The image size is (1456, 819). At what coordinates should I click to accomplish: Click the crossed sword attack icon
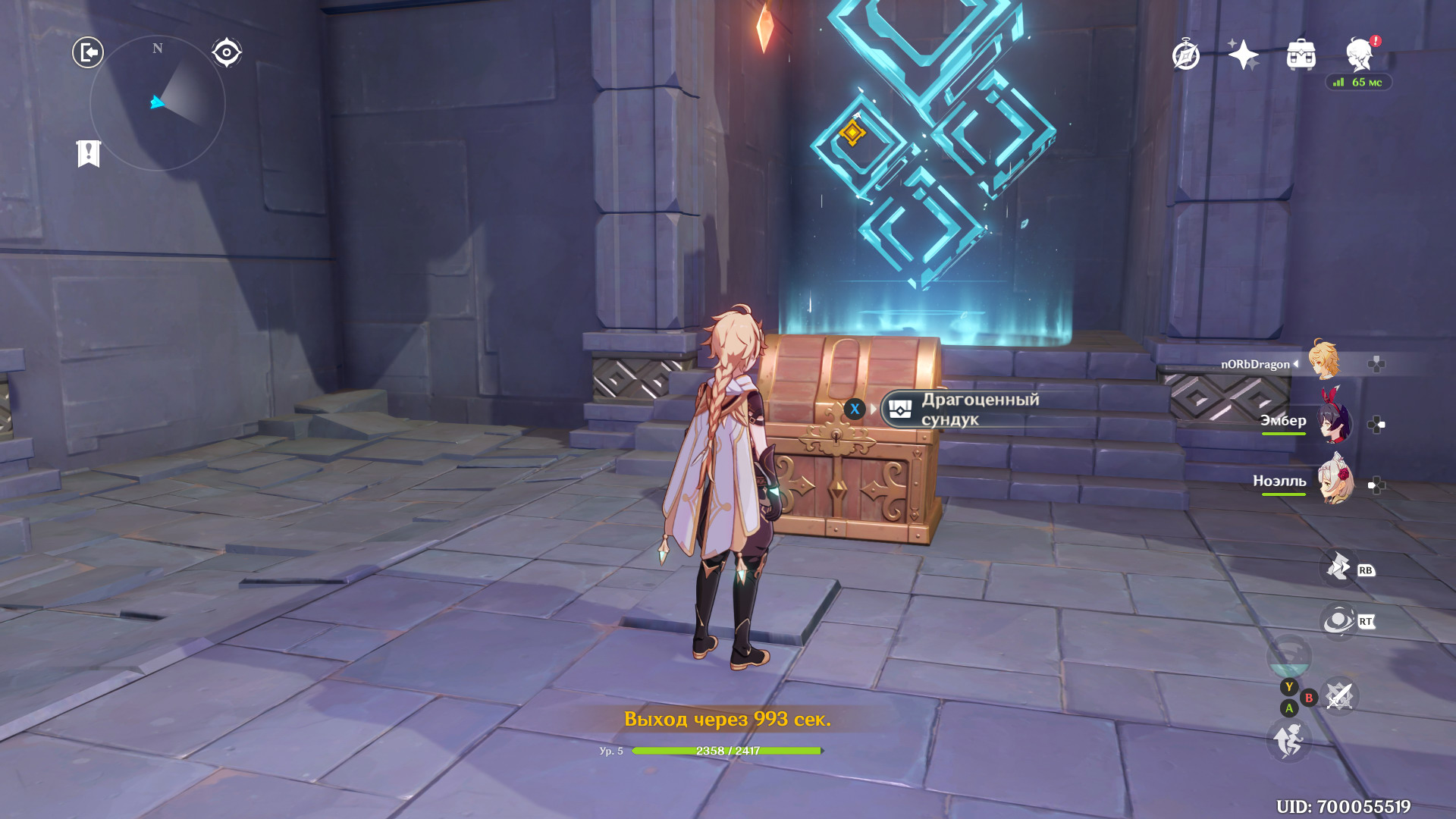[1339, 696]
